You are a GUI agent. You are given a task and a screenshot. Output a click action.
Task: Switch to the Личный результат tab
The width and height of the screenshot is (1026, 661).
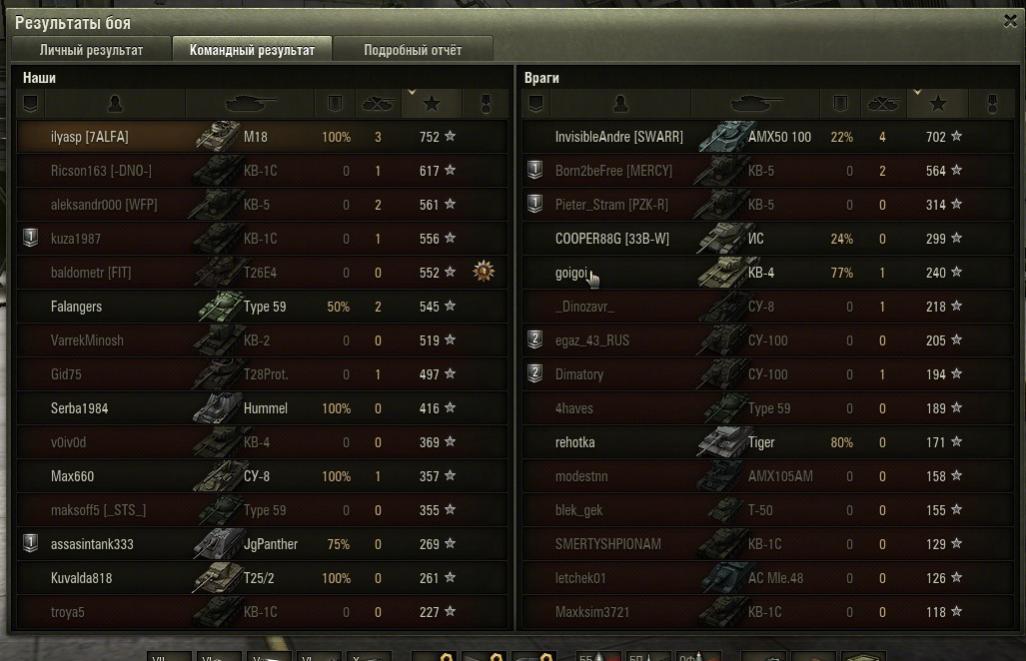[x=91, y=50]
